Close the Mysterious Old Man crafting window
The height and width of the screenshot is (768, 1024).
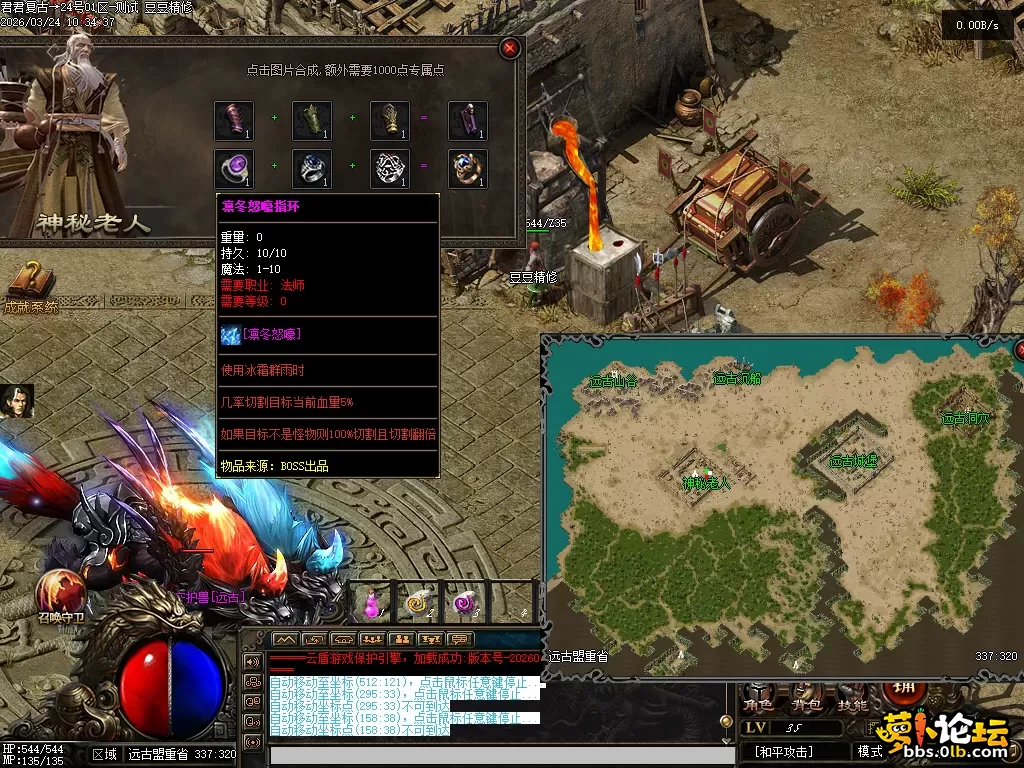(510, 48)
